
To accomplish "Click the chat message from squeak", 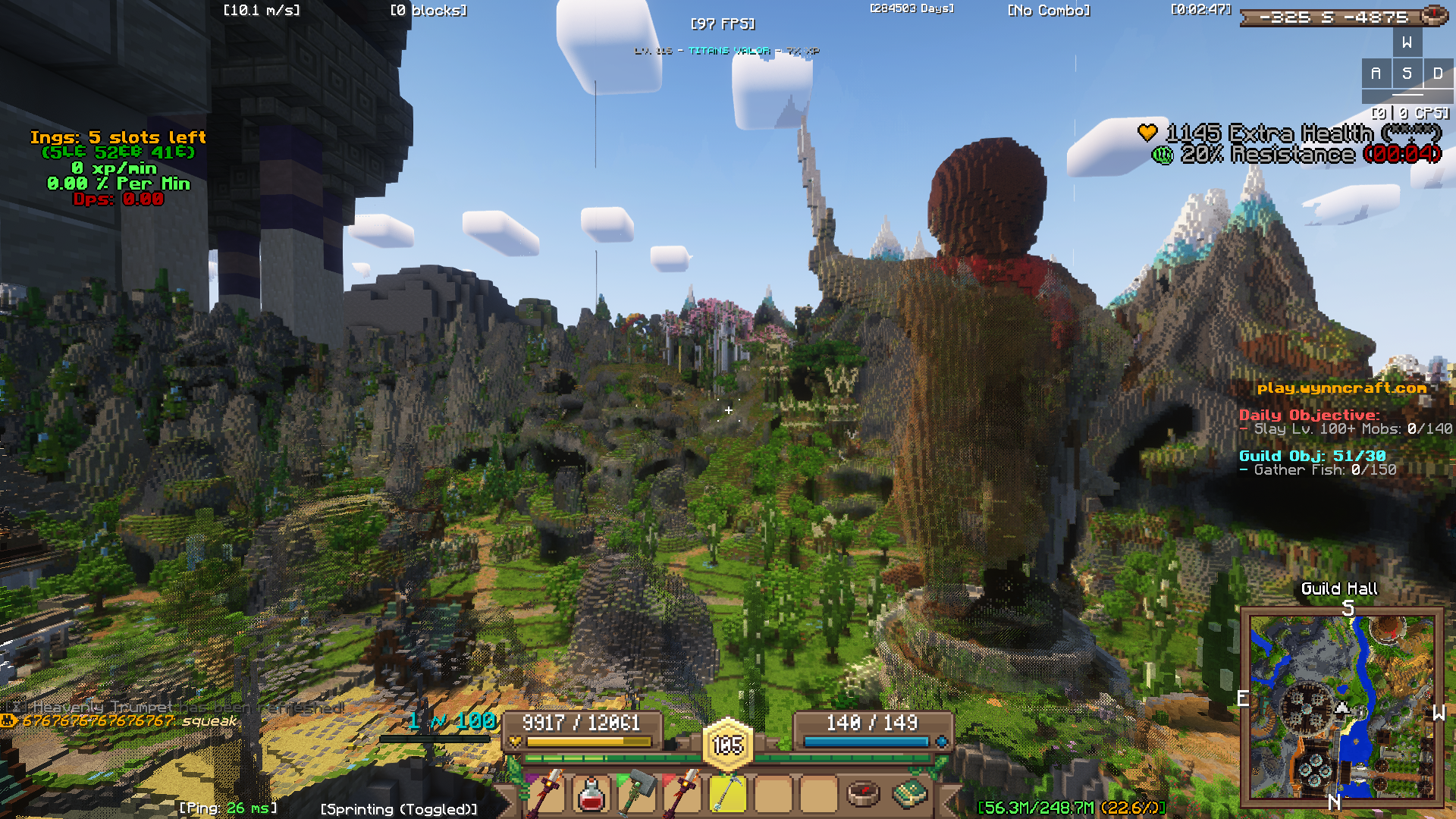I will (121, 721).
